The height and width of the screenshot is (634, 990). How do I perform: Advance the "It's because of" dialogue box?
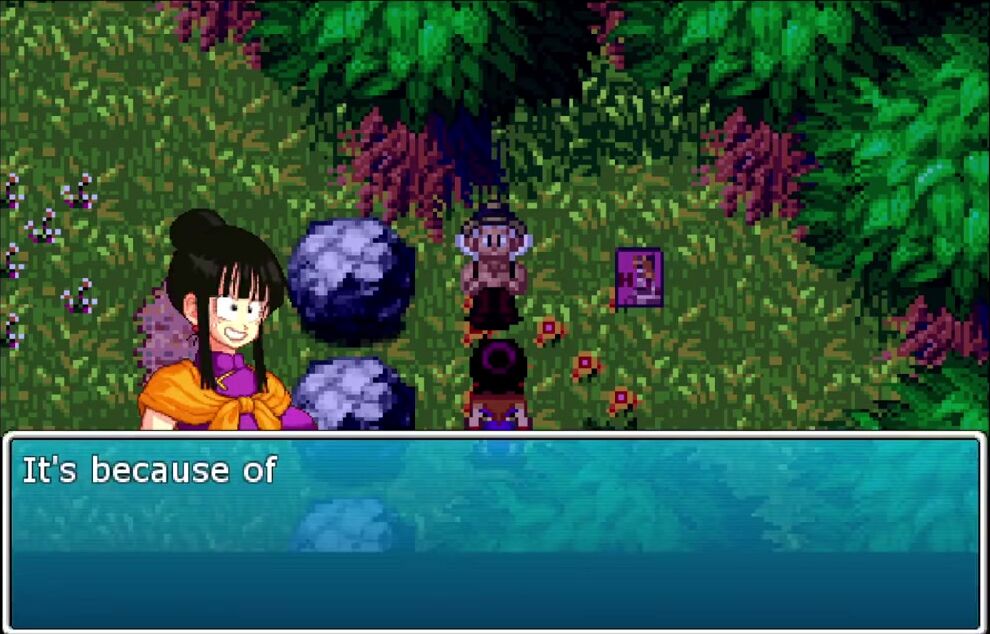pyautogui.click(x=495, y=532)
